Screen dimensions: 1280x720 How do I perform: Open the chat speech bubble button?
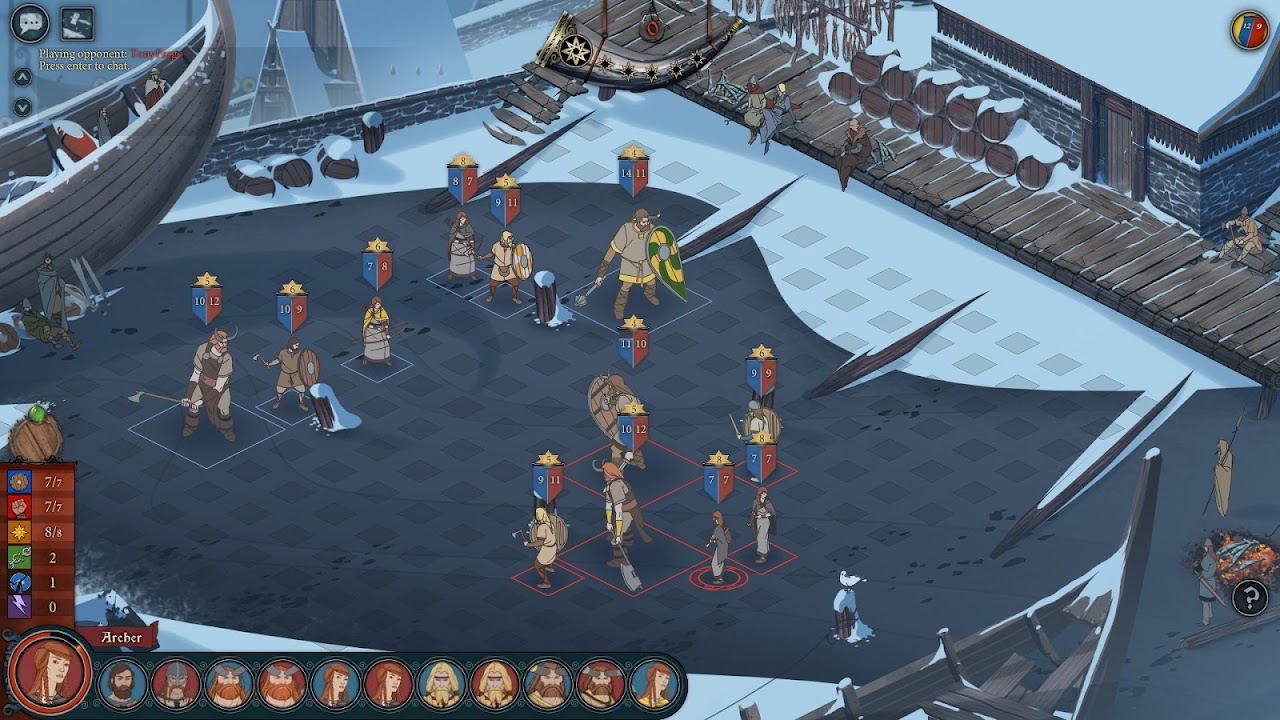click(30, 21)
